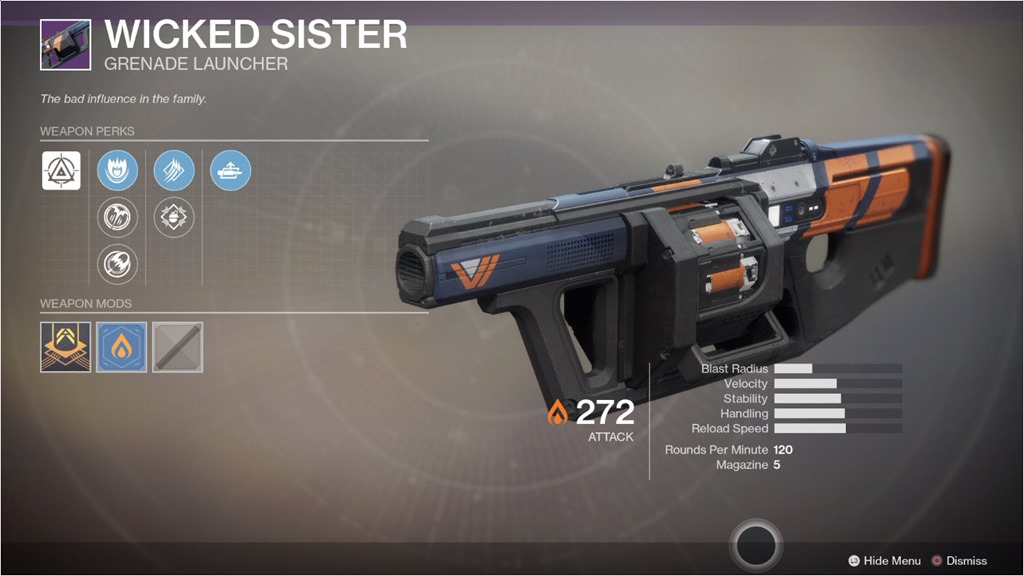
Task: Open the gold chevron legendary mod slot
Action: [x=65, y=347]
